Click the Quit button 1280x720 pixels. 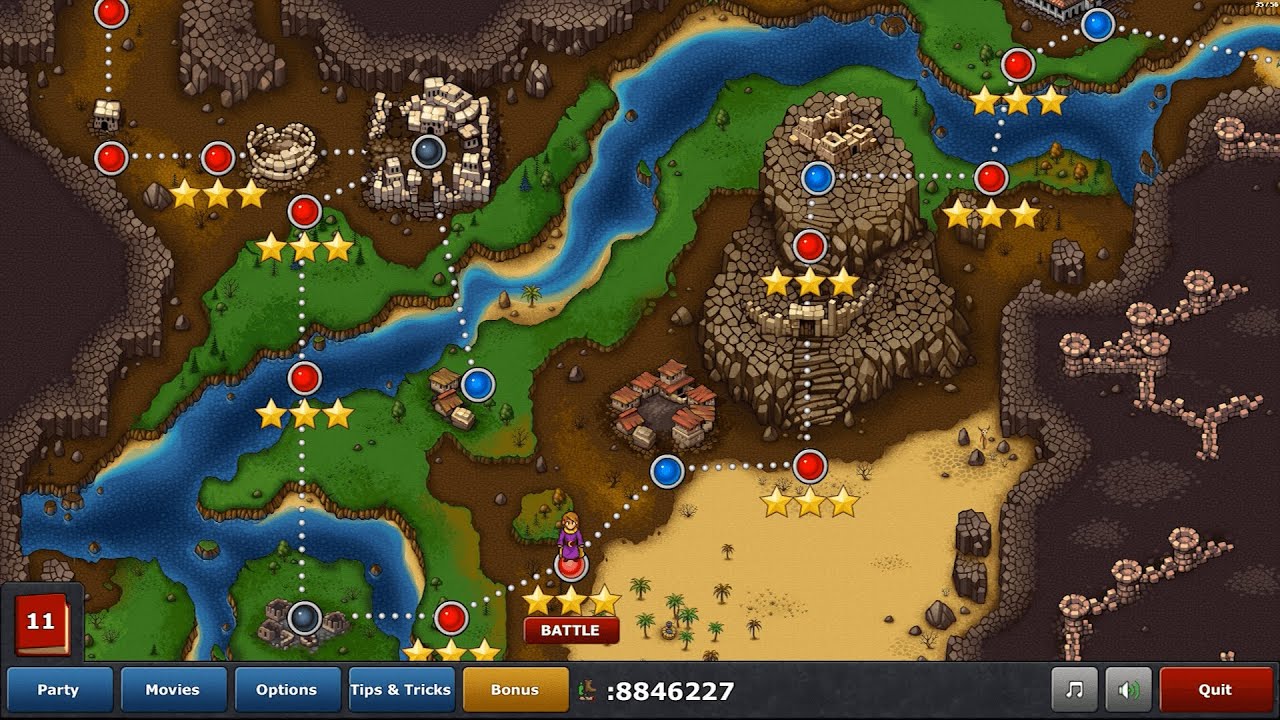(1214, 690)
